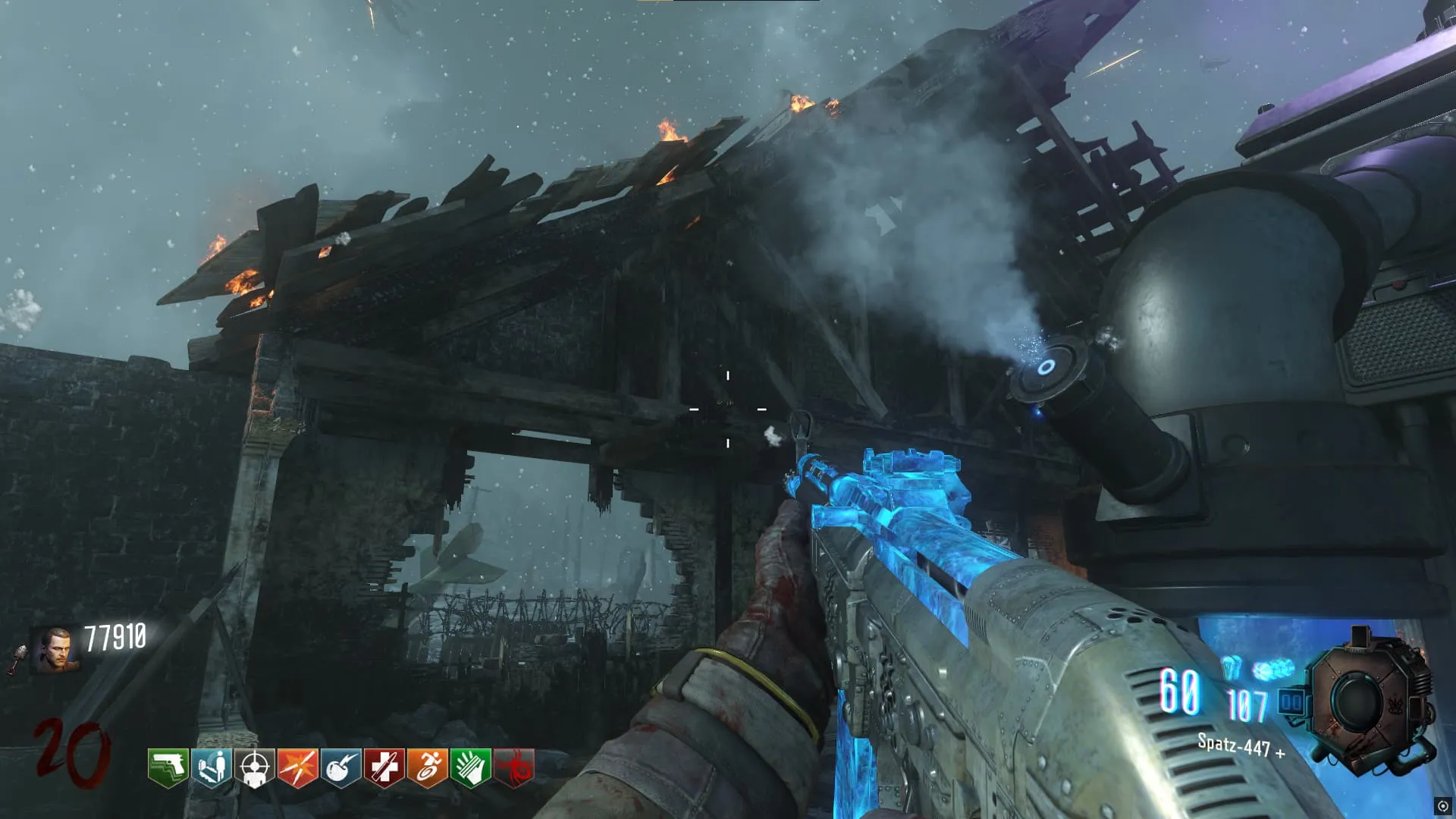Viewport: 1456px width, 819px height.
Task: Select the green hand perk icon
Action: click(470, 768)
